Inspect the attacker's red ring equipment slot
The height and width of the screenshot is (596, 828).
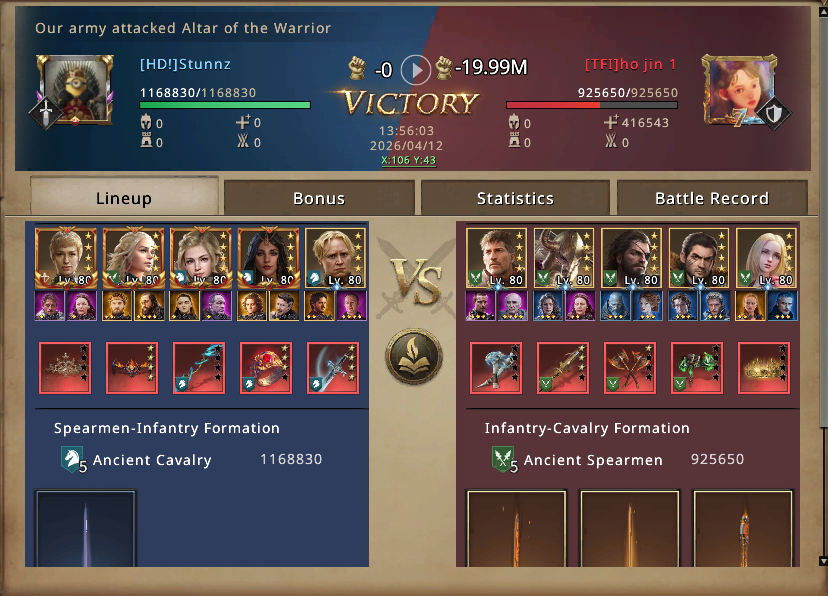[x=267, y=367]
